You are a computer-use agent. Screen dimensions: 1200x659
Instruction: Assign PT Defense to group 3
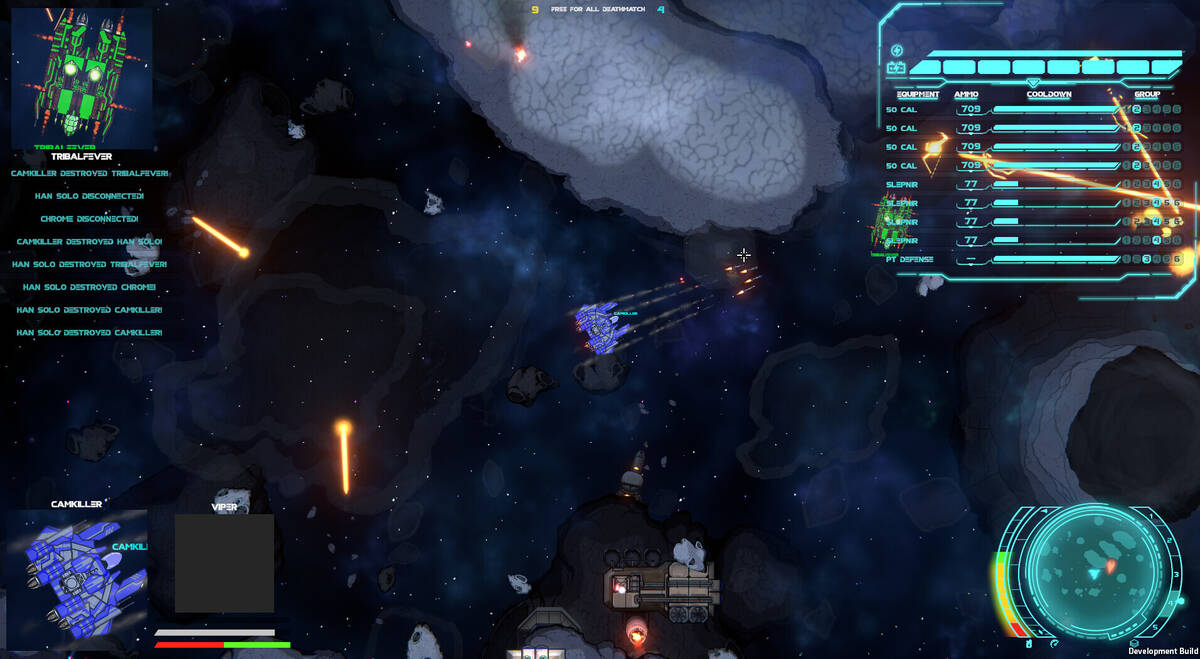(1149, 260)
